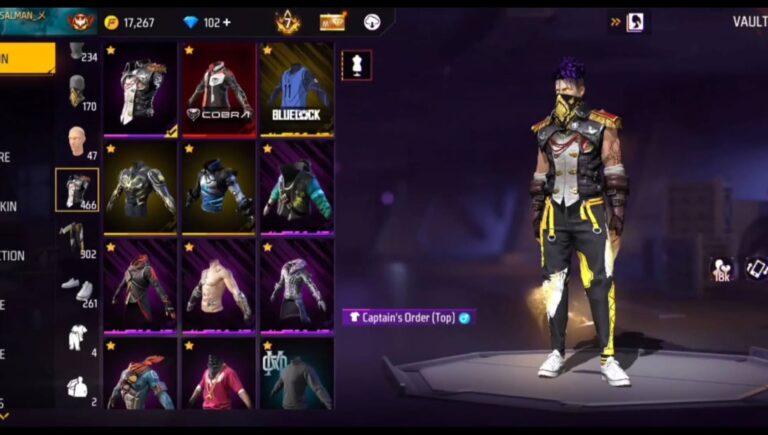Screen dimensions: 768x435
Task: Select the Cobra jacket top
Action: point(218,90)
